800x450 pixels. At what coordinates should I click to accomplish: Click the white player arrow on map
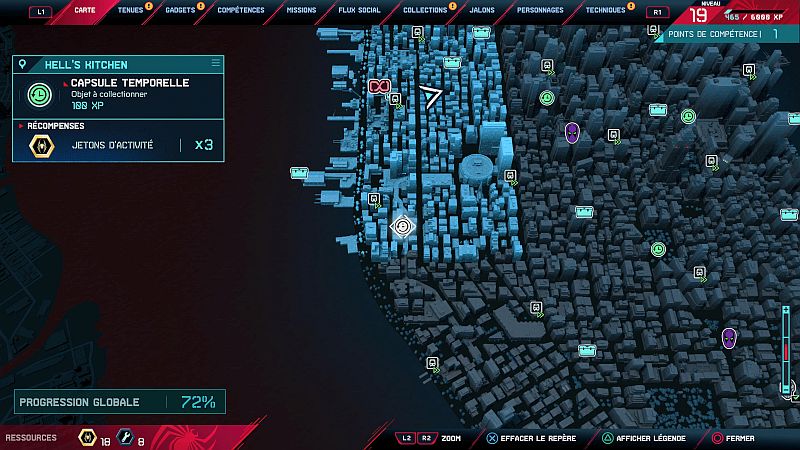(431, 96)
